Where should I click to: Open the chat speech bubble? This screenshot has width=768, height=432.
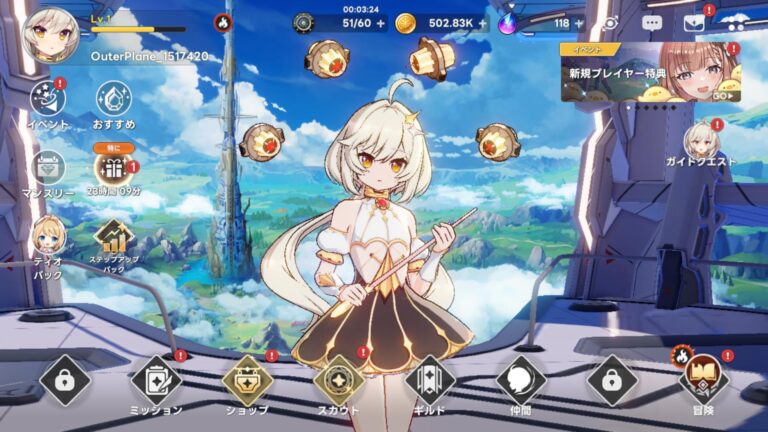coord(652,22)
